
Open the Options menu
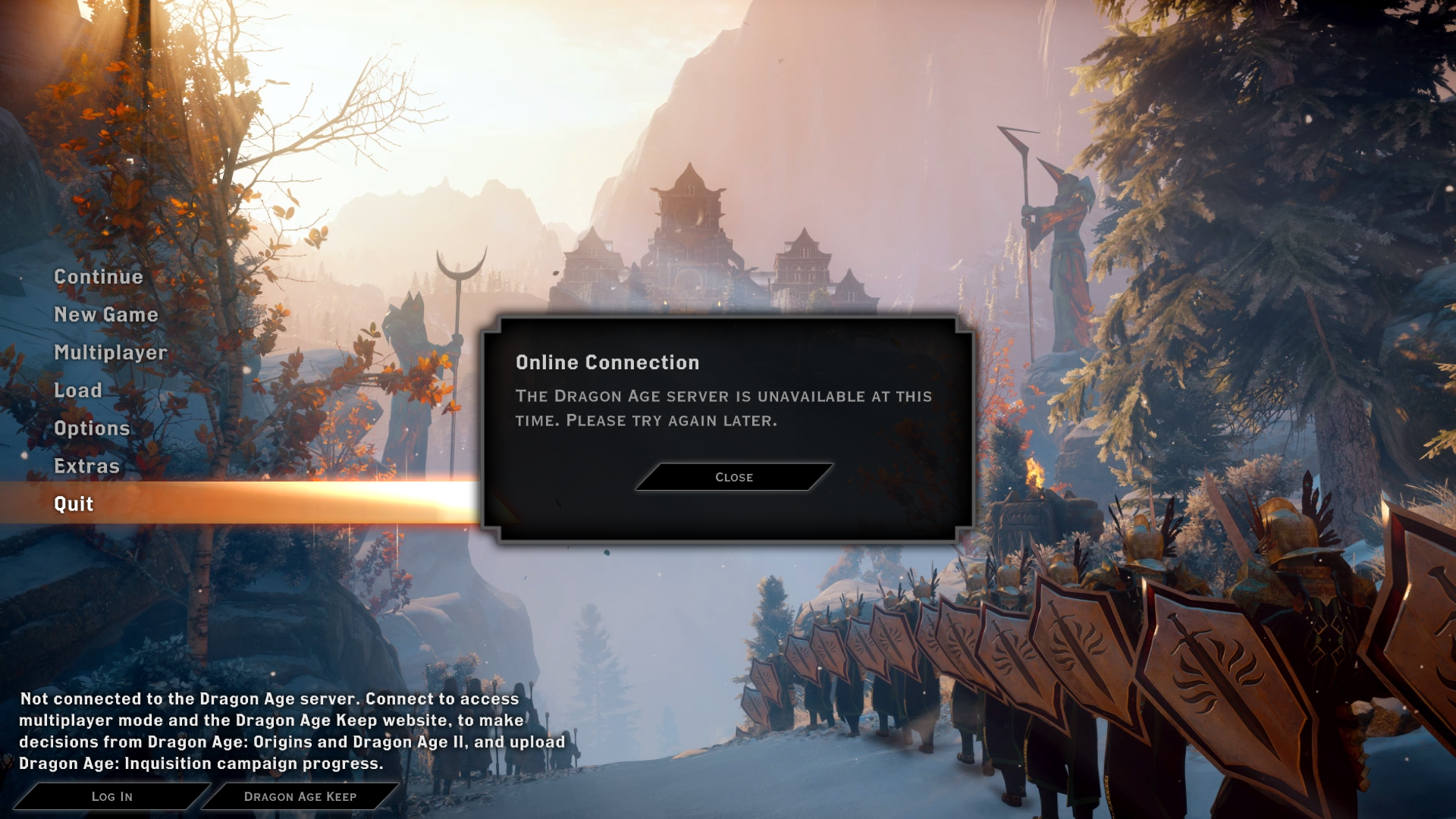tap(92, 428)
